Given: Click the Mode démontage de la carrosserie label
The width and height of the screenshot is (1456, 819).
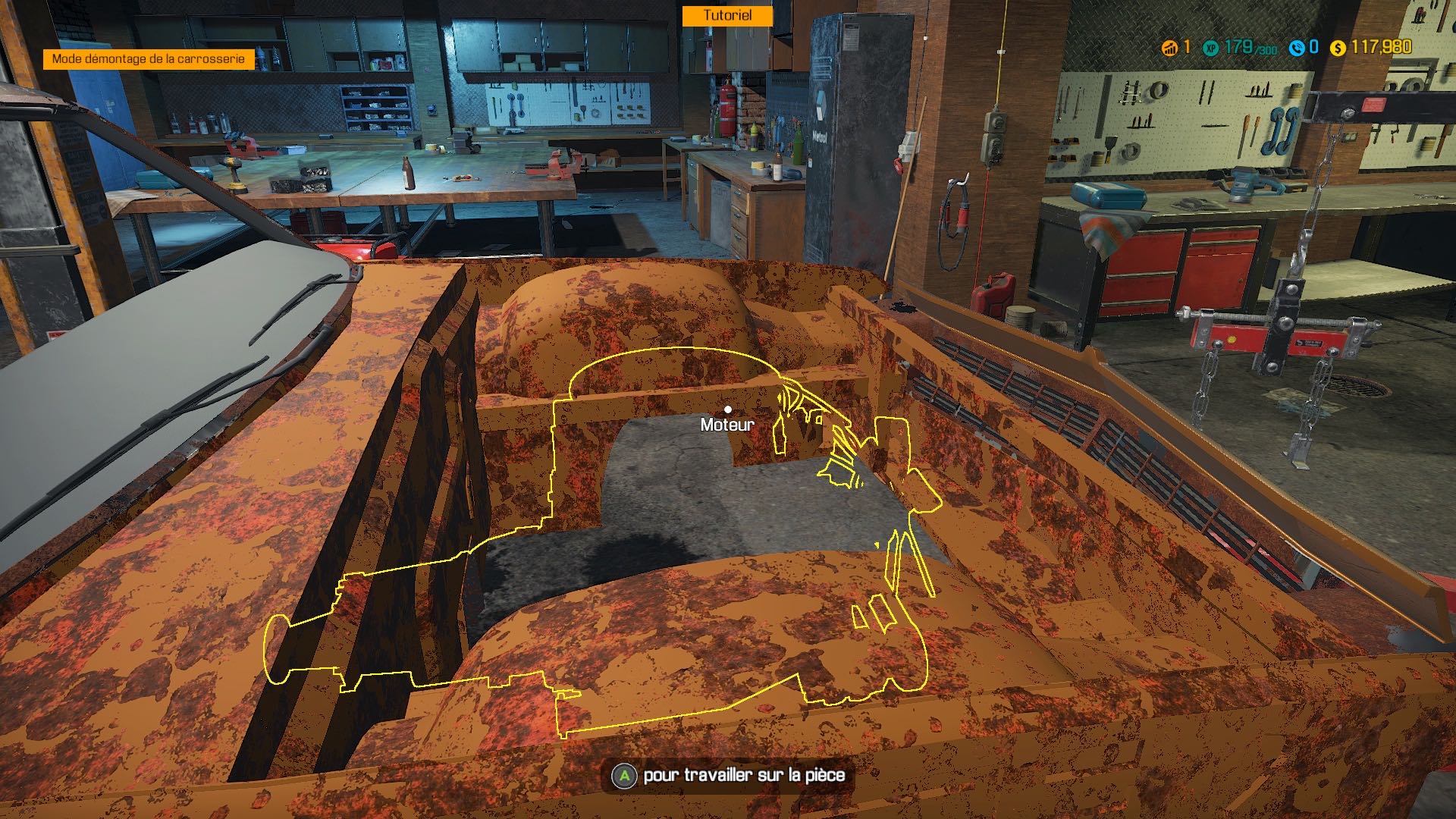Looking at the screenshot, I should click(x=149, y=59).
